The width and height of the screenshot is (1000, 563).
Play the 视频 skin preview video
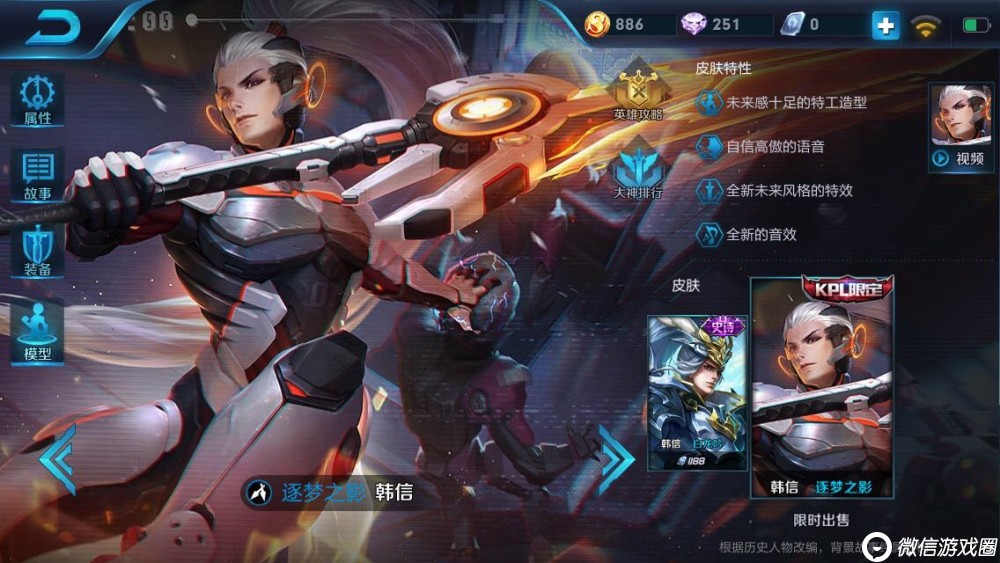click(961, 127)
